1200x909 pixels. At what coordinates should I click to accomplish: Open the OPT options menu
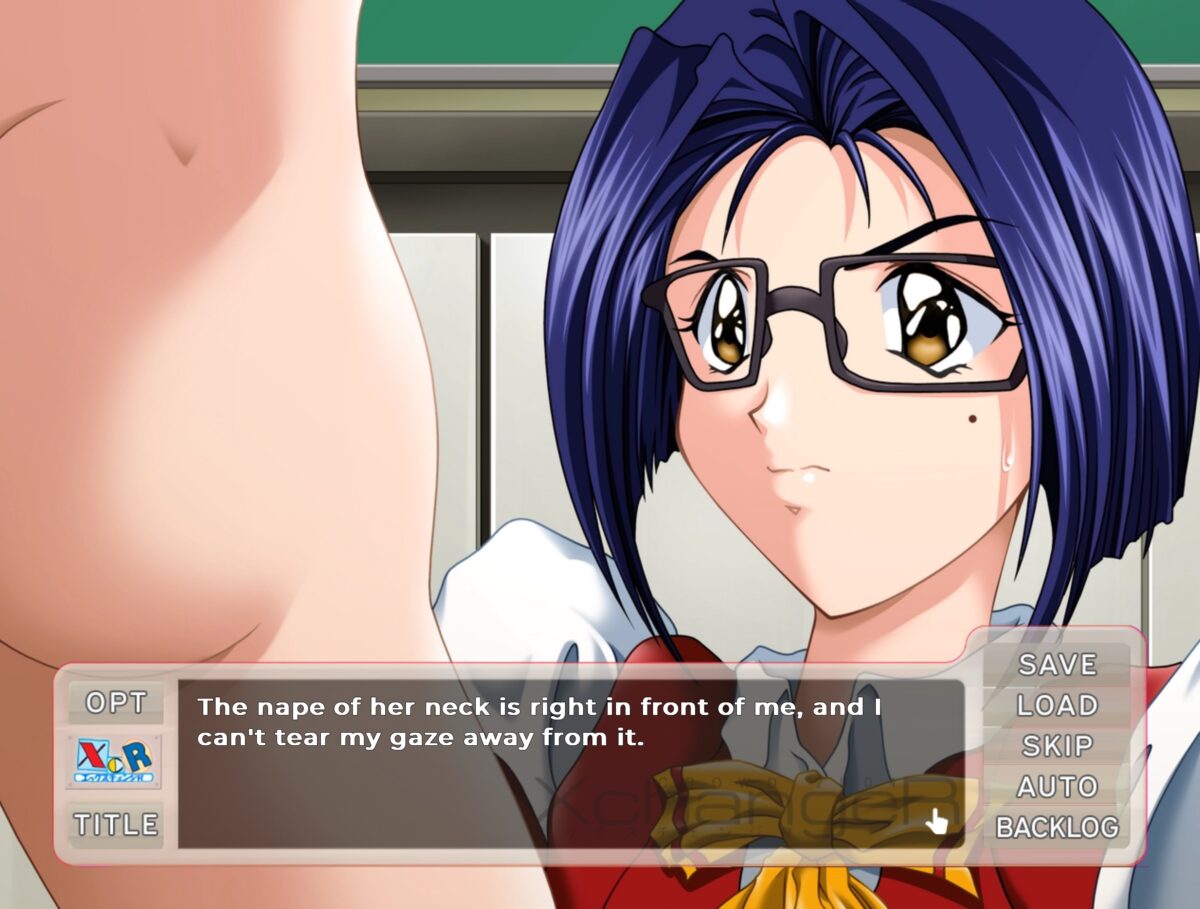[x=116, y=703]
